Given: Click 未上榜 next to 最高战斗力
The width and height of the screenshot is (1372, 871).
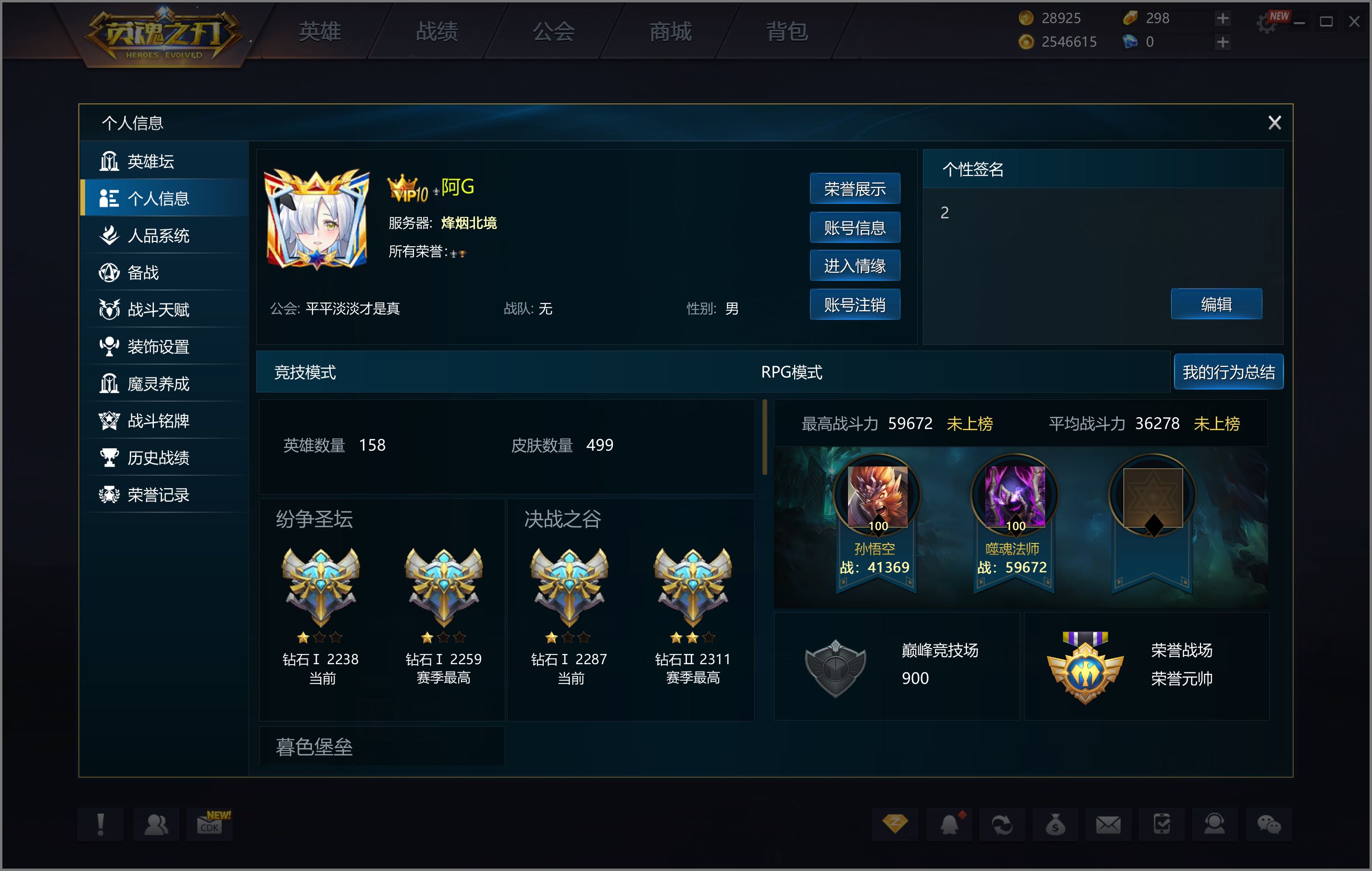Looking at the screenshot, I should (x=970, y=424).
